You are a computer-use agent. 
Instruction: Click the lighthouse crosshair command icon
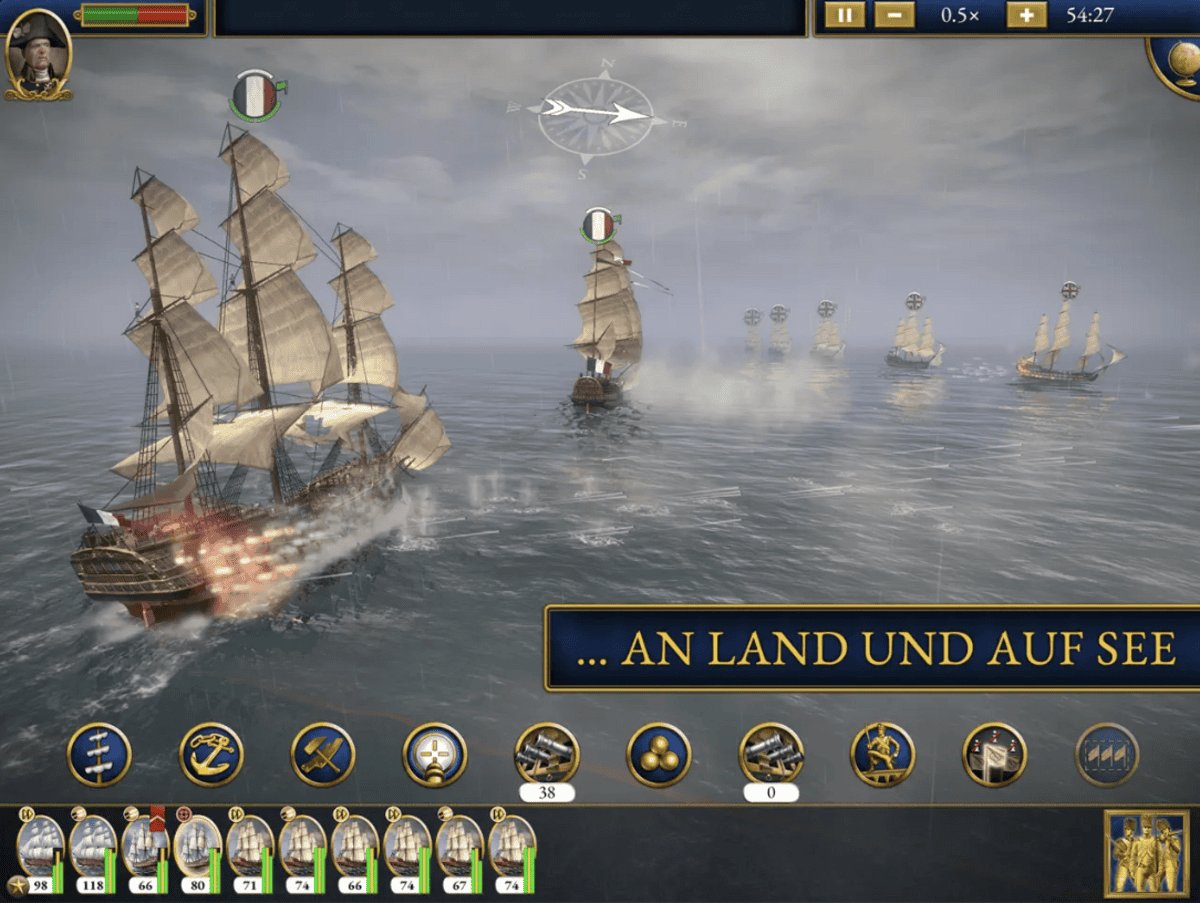click(x=435, y=754)
